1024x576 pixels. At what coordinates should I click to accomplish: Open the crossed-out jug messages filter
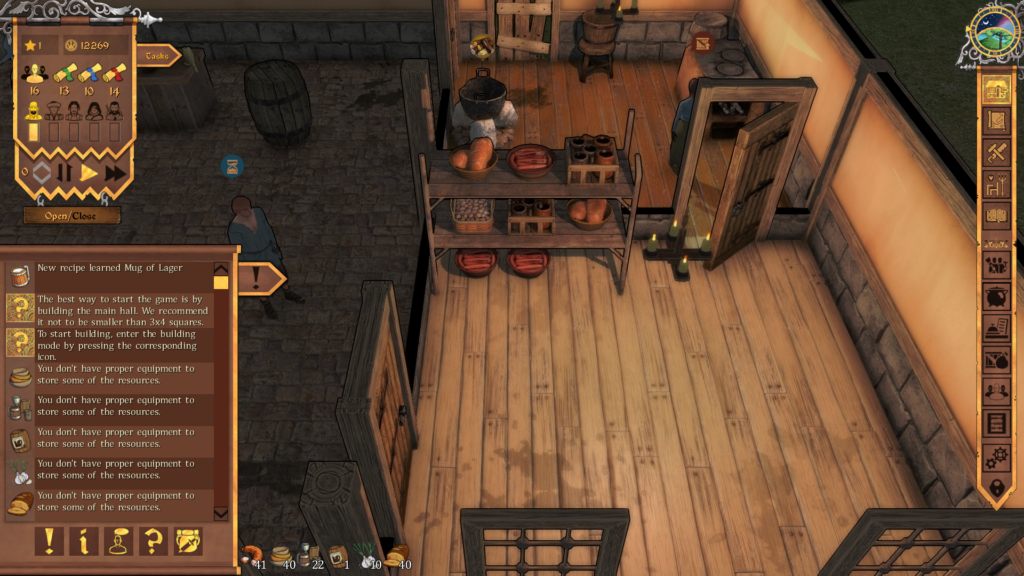click(187, 541)
